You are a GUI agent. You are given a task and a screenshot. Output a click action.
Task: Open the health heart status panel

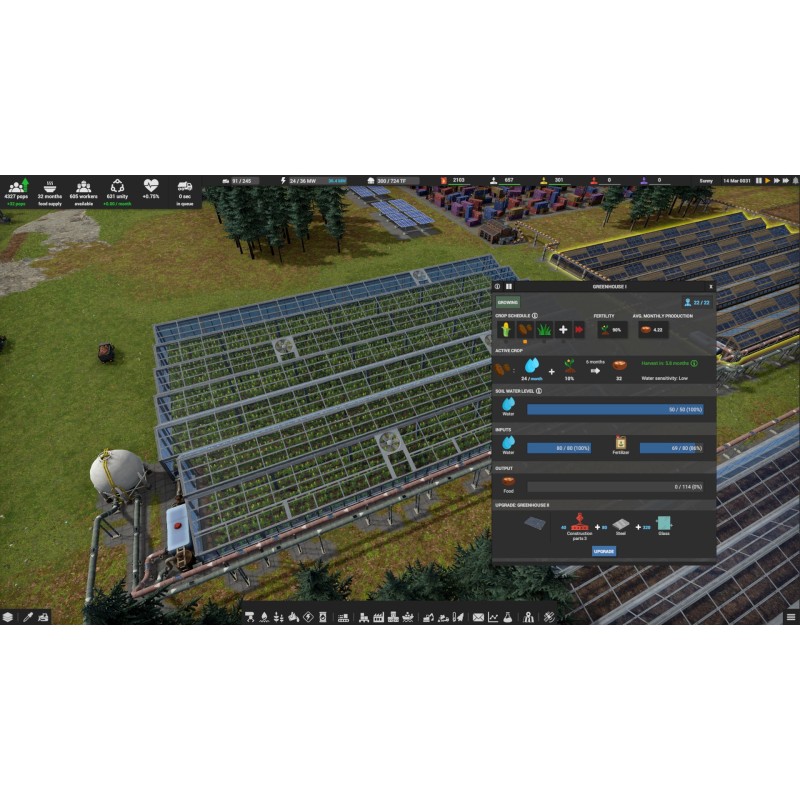coord(151,189)
